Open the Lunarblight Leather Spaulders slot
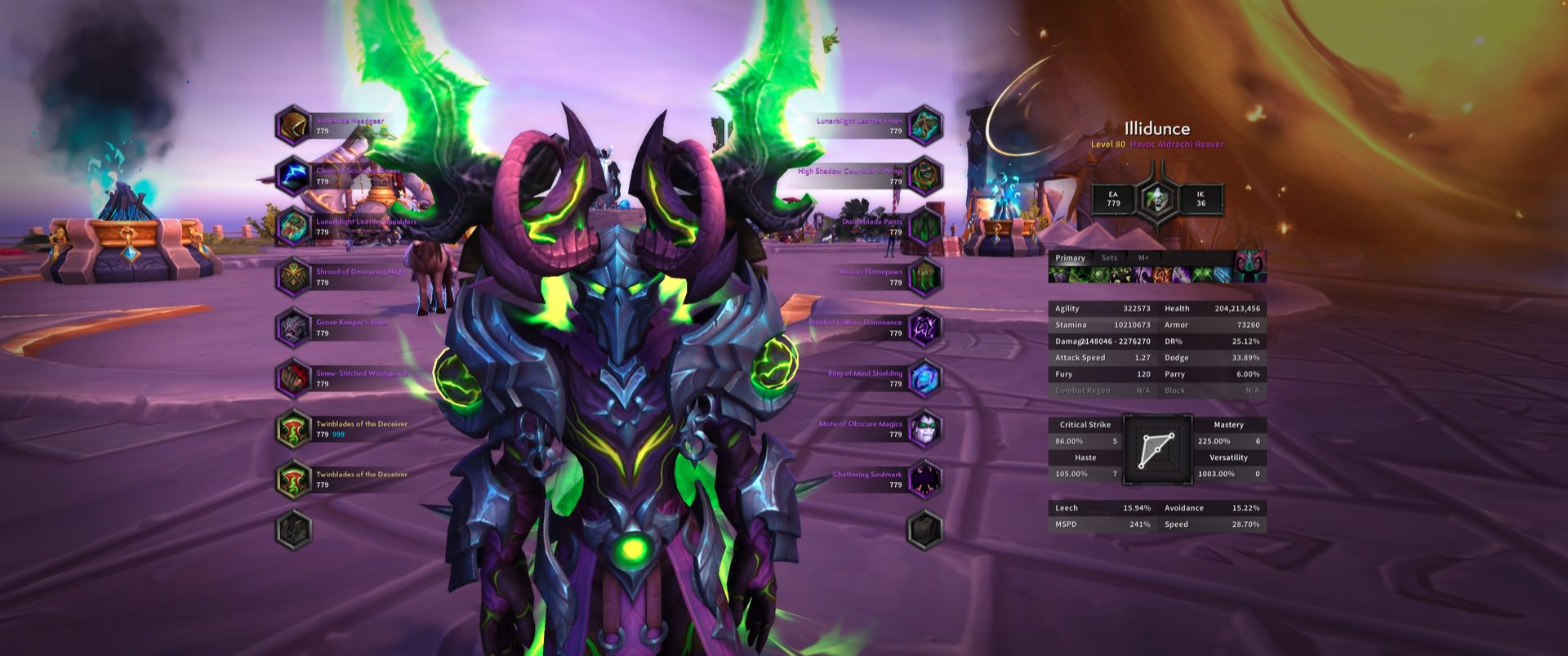 pyautogui.click(x=293, y=227)
